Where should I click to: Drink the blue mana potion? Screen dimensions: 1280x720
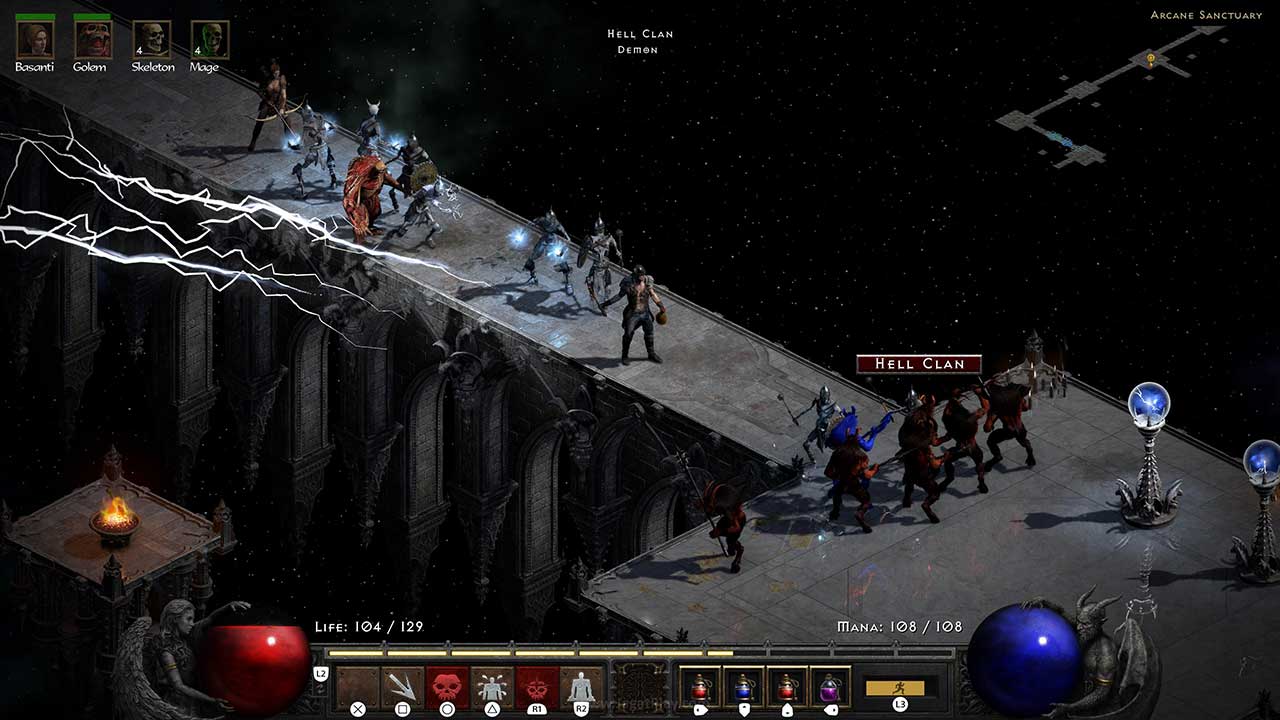743,687
